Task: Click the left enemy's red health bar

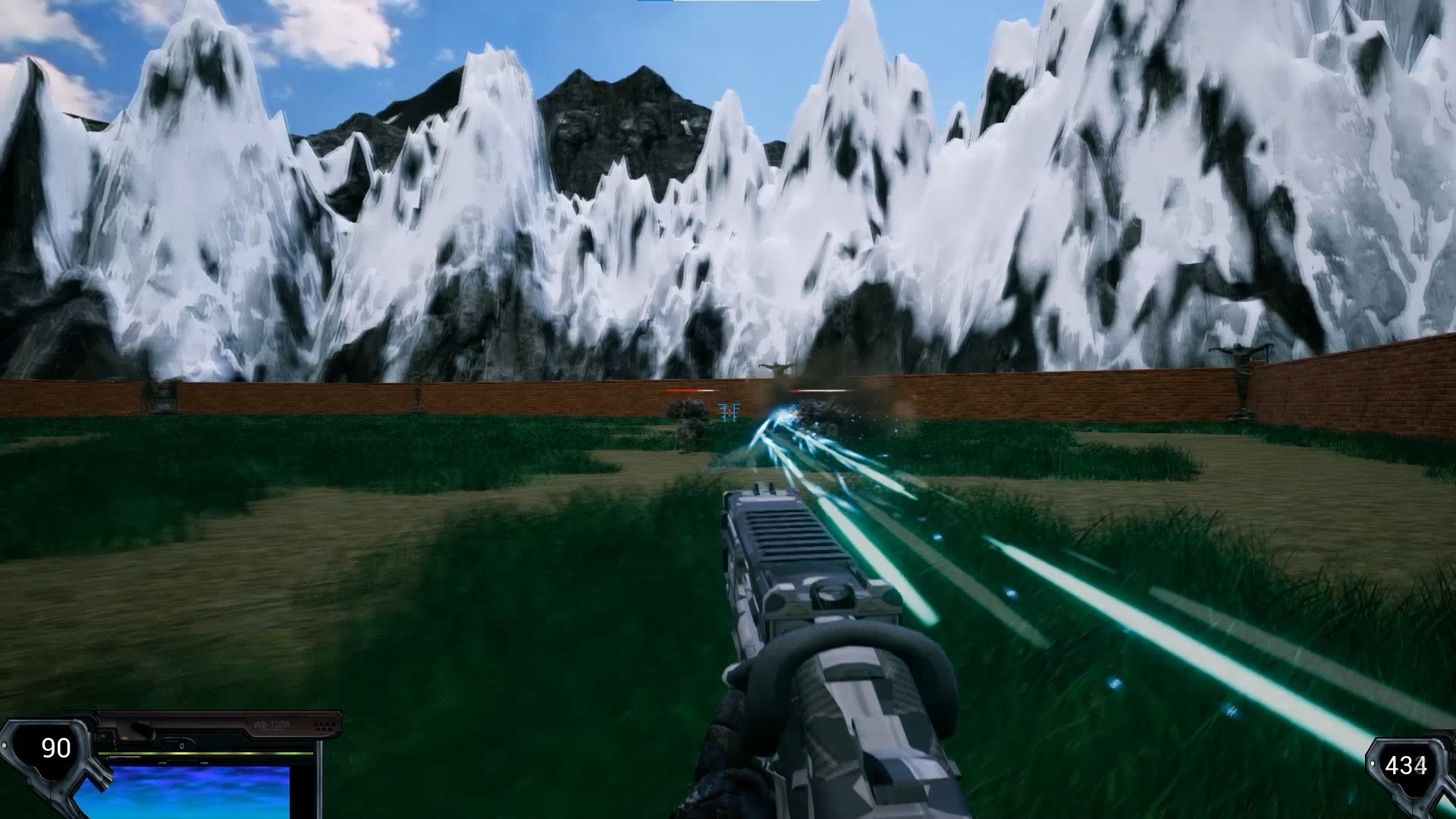Action: [x=693, y=391]
